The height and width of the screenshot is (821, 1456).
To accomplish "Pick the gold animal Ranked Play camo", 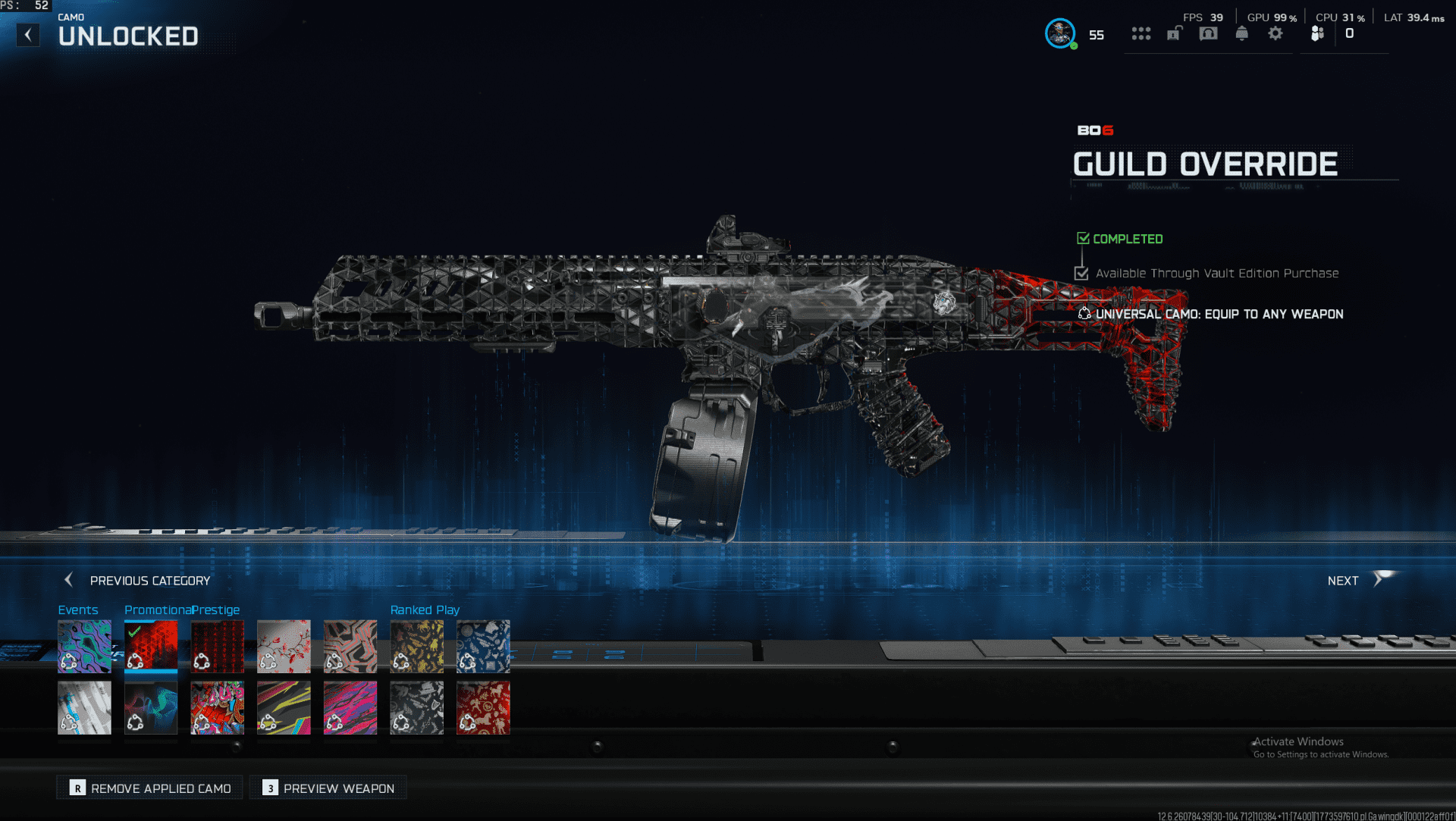I will click(x=416, y=647).
